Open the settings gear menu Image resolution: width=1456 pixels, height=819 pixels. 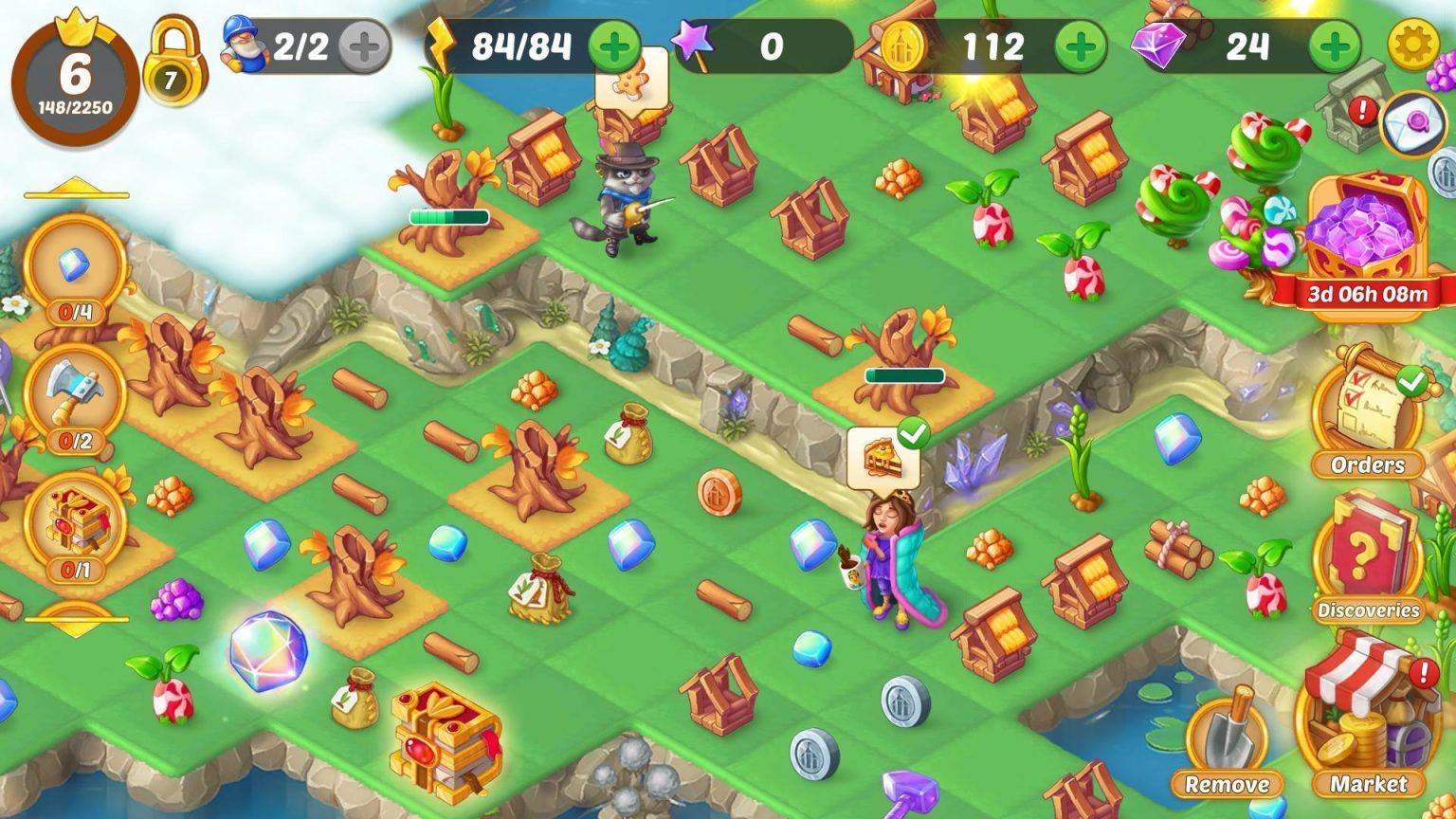1416,42
